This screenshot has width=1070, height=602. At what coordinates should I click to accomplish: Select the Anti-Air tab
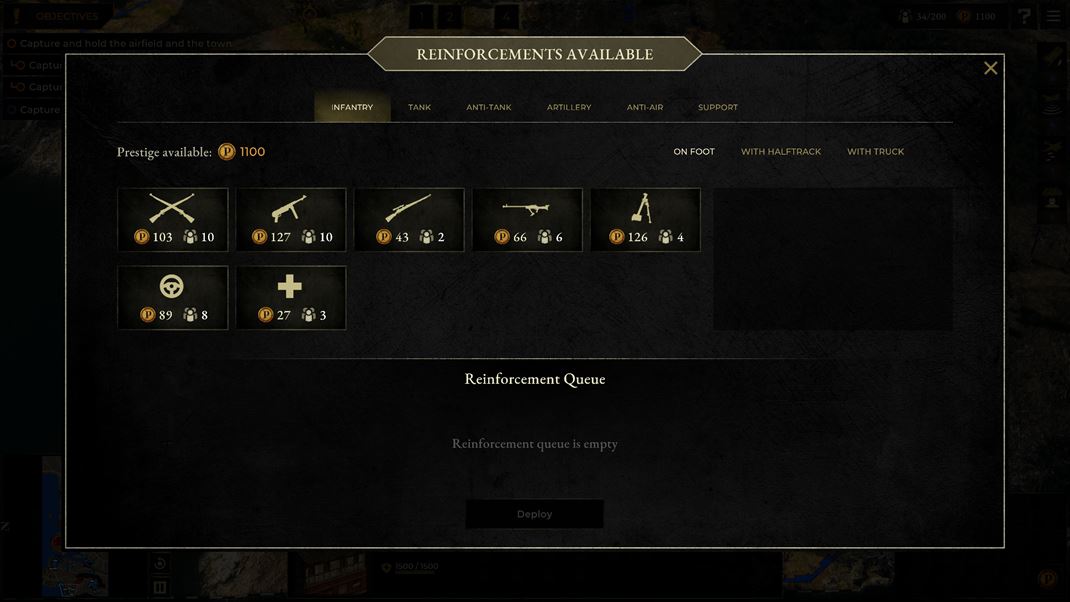645,107
